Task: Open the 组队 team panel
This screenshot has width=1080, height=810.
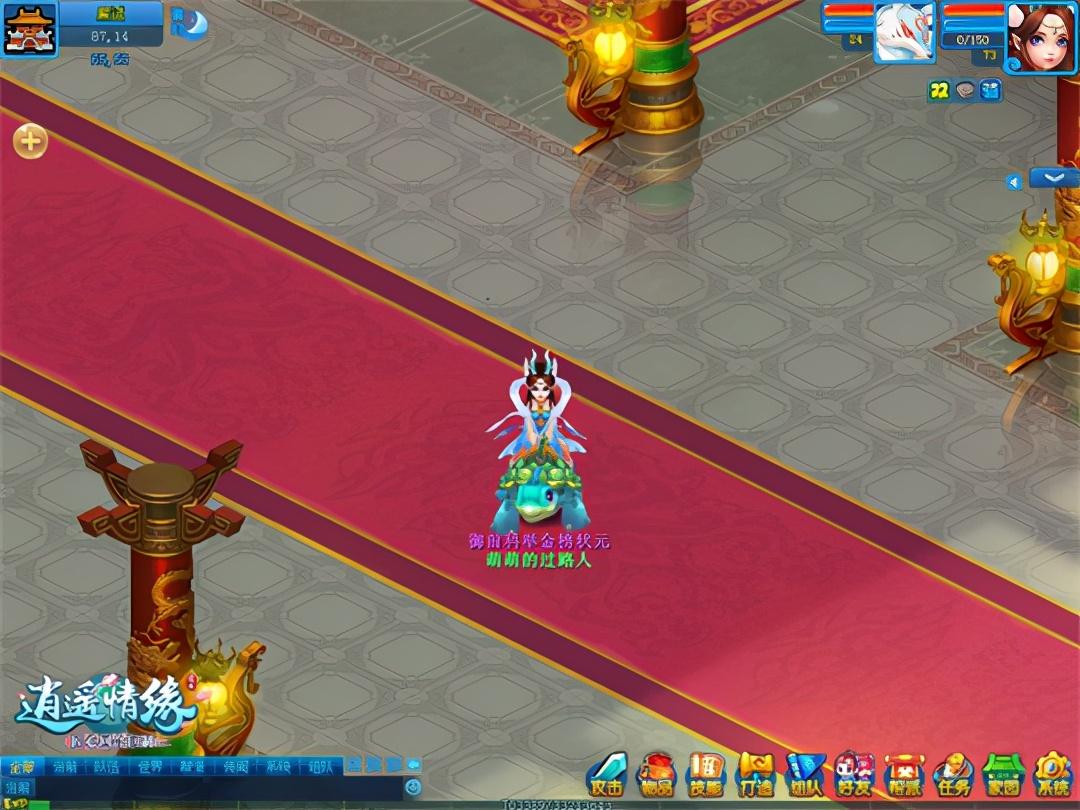Action: (x=805, y=774)
